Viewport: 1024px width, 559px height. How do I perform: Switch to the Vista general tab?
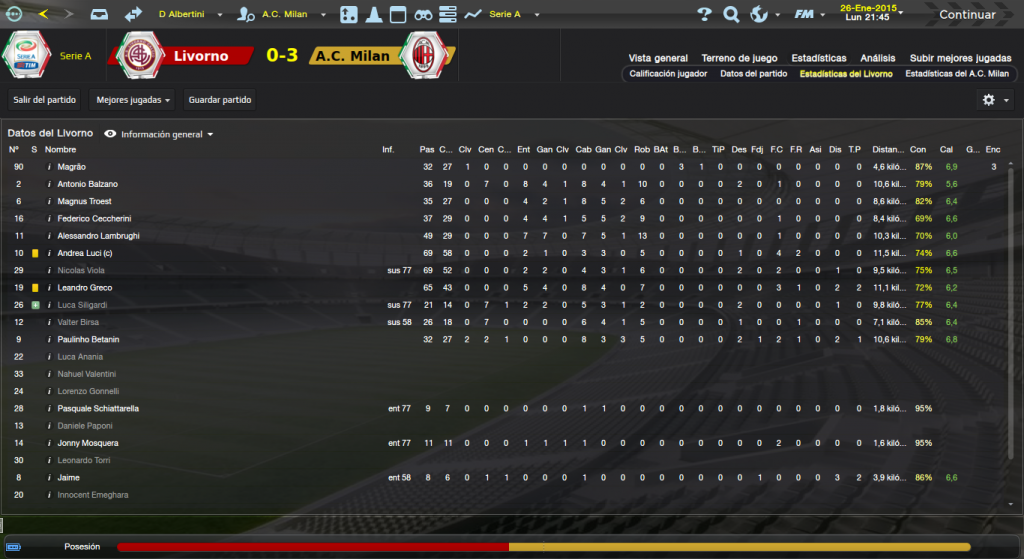pos(658,58)
